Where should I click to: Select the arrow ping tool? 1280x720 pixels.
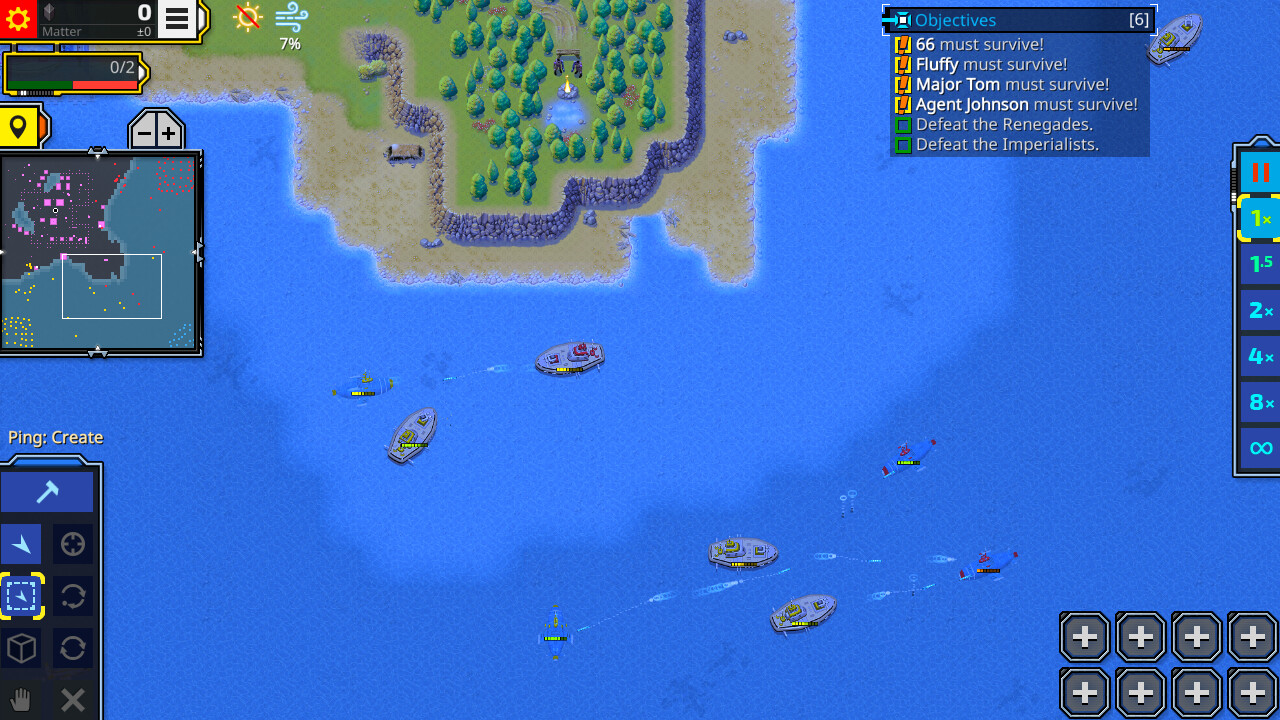(21, 543)
